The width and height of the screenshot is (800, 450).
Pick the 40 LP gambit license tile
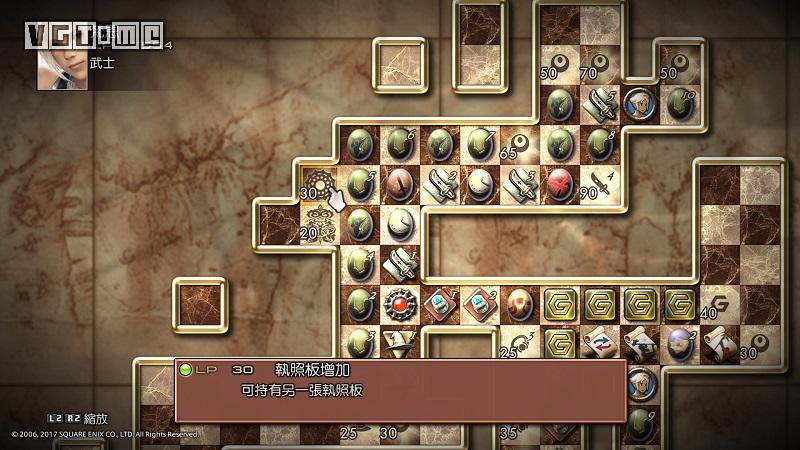(x=720, y=302)
